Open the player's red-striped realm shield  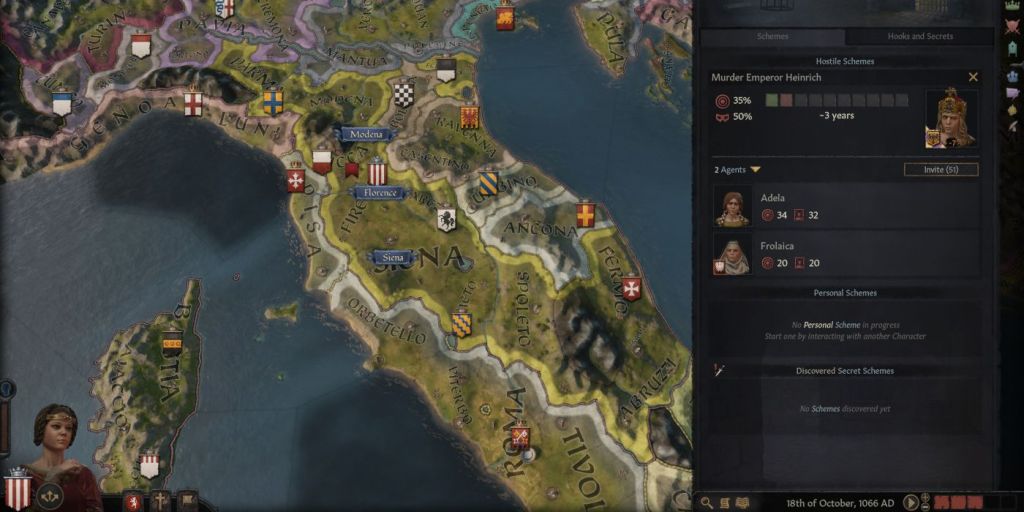point(17,488)
